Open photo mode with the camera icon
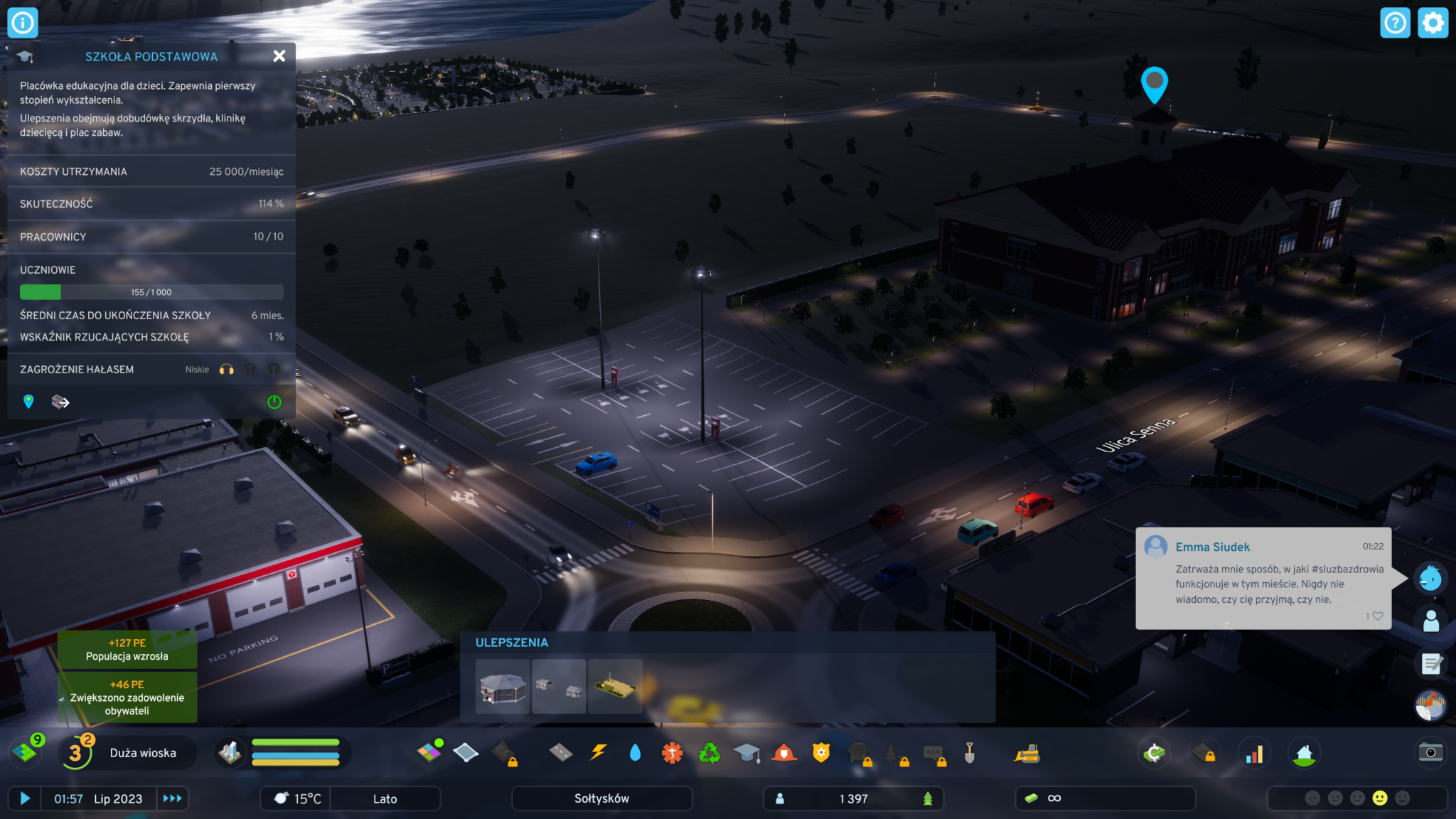The width and height of the screenshot is (1456, 819). [1430, 753]
